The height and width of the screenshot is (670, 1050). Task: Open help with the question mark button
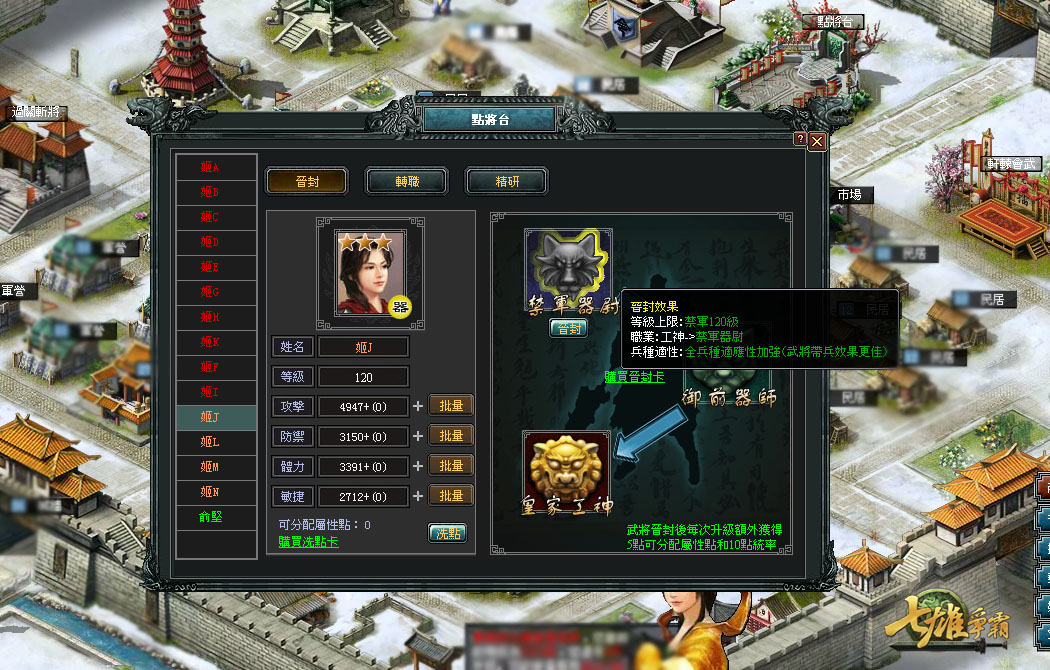pyautogui.click(x=800, y=139)
